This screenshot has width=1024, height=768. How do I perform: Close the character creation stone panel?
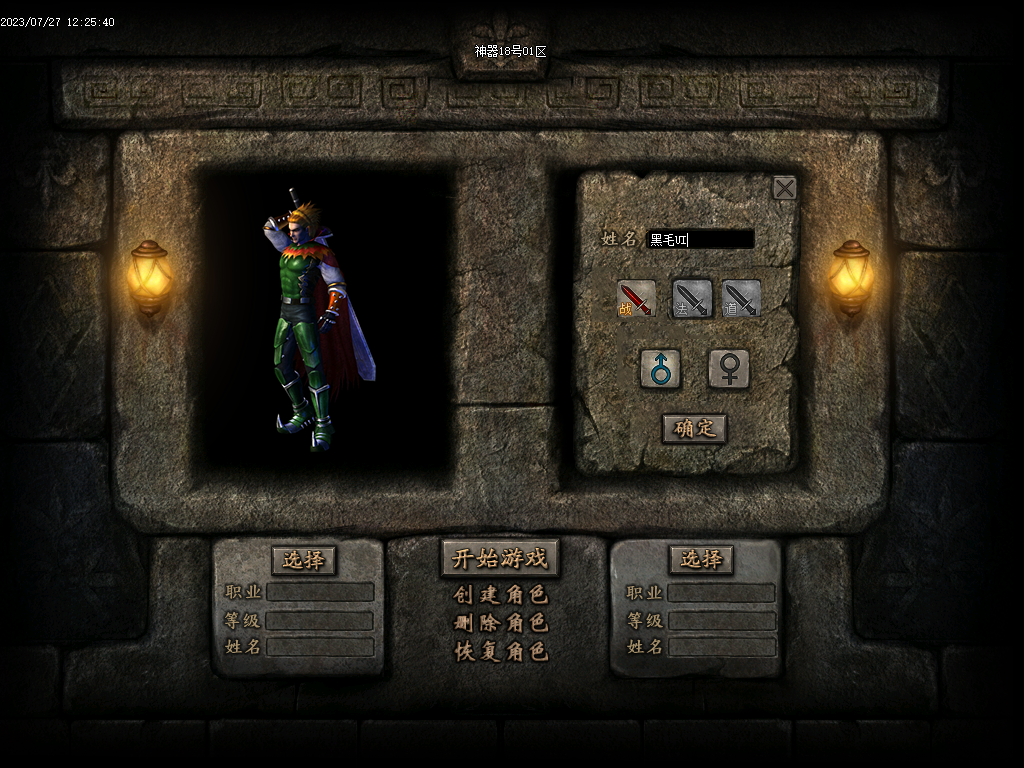click(x=785, y=188)
